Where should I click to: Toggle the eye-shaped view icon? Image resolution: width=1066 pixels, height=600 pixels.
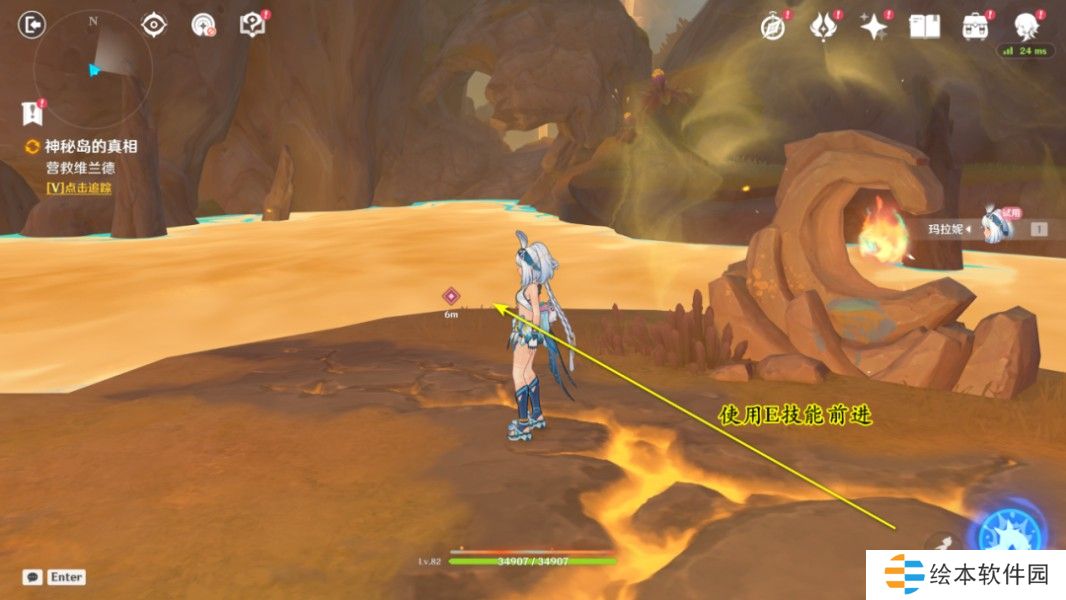point(154,25)
